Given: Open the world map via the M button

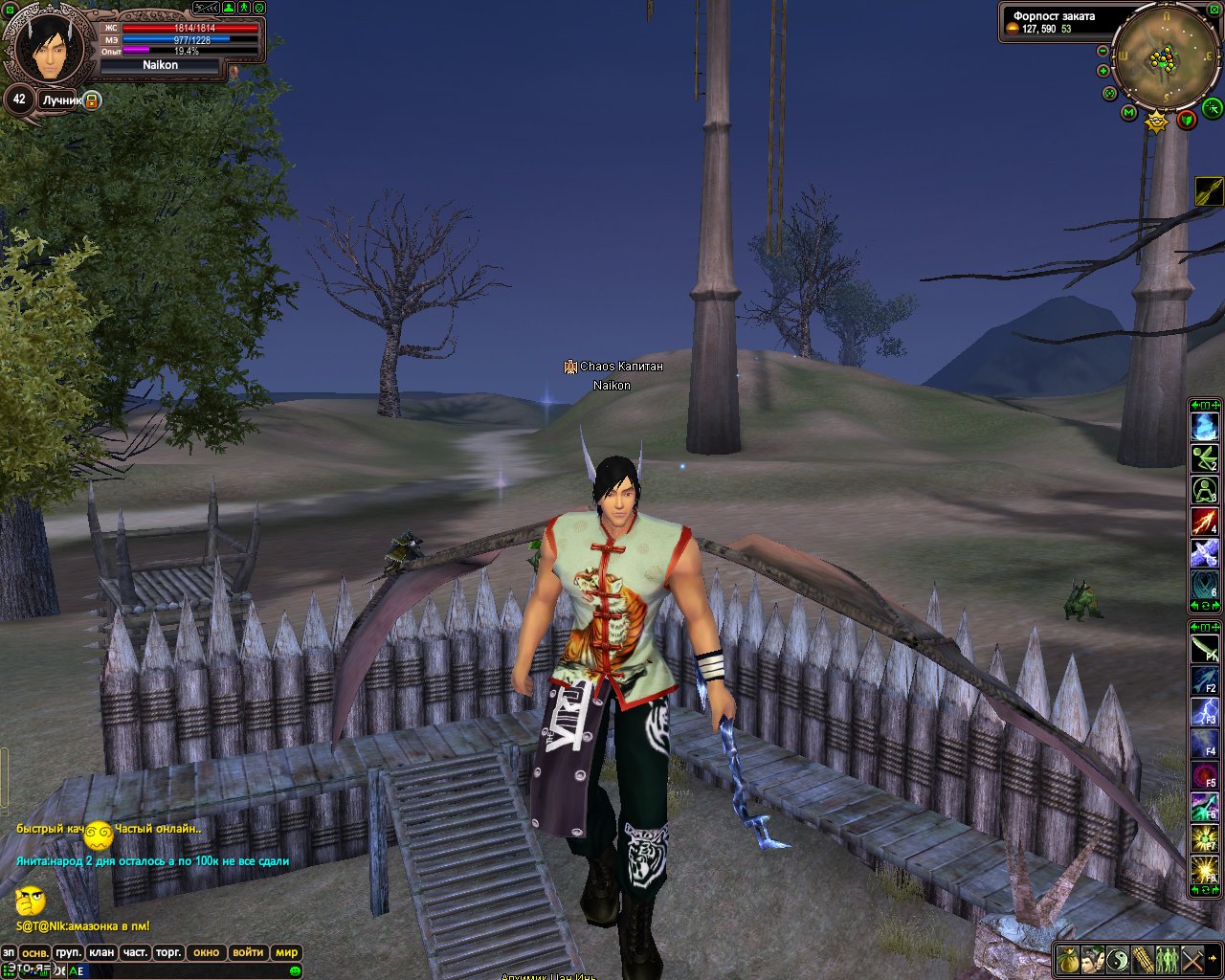Looking at the screenshot, I should coord(1128,114).
